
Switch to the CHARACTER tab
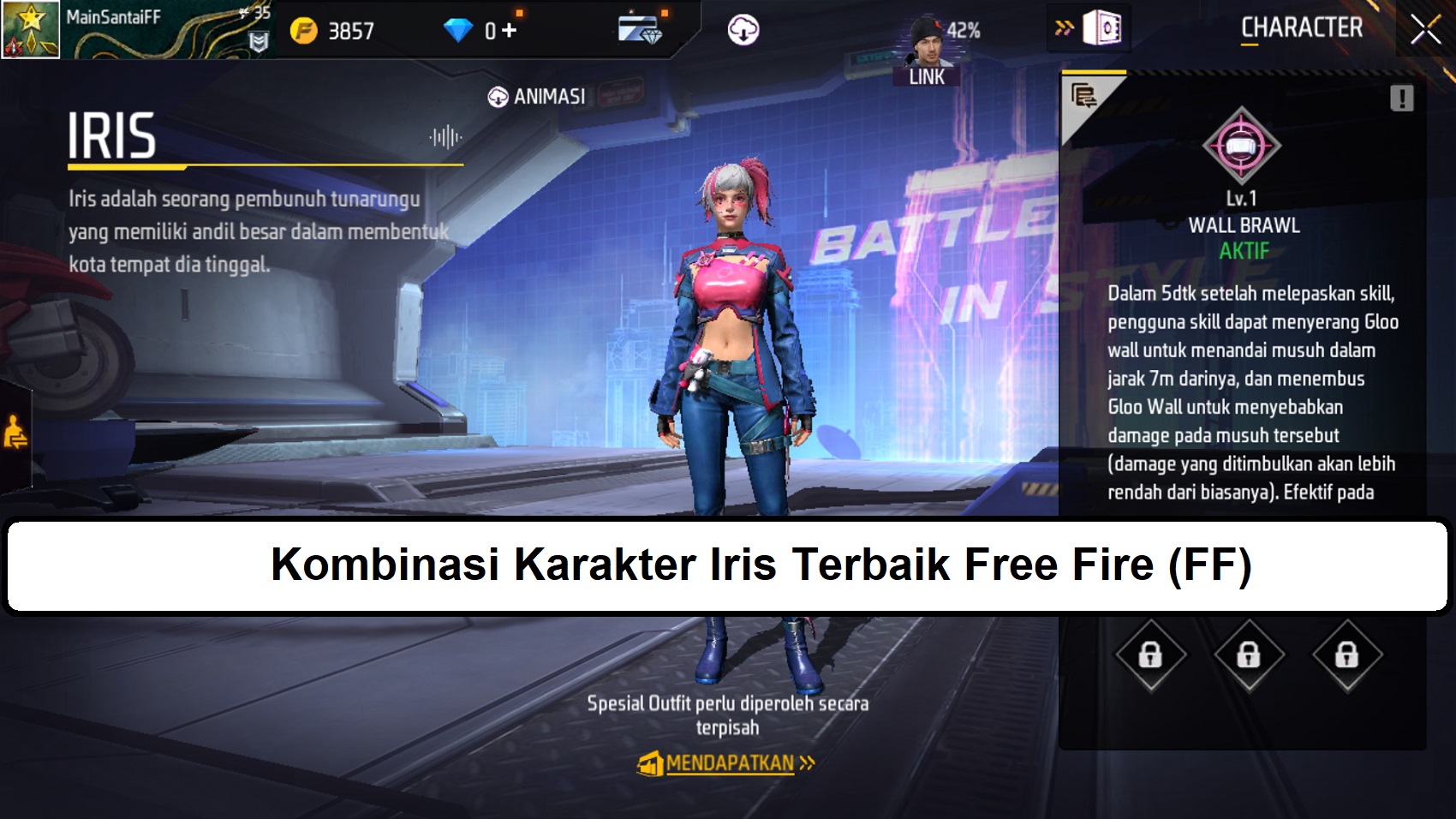pyautogui.click(x=1301, y=27)
